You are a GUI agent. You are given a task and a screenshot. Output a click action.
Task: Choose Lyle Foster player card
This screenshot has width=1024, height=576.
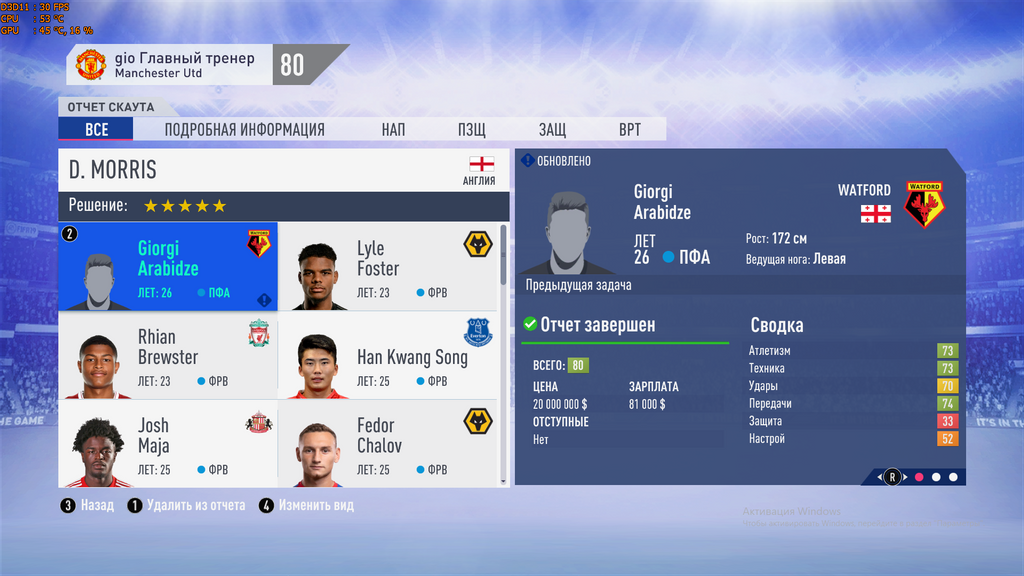386,267
